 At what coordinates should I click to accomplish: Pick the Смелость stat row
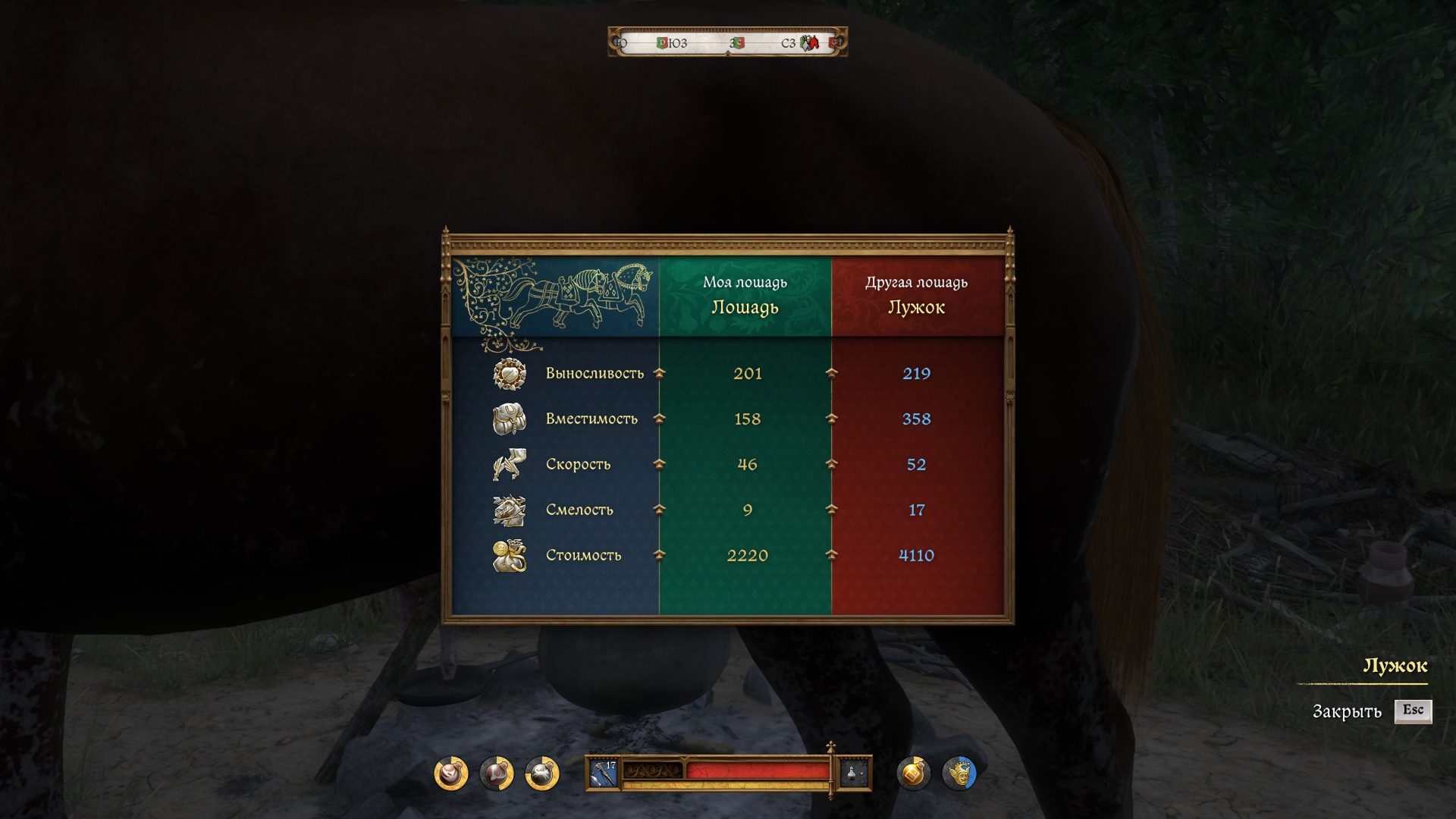pyautogui.click(x=579, y=510)
